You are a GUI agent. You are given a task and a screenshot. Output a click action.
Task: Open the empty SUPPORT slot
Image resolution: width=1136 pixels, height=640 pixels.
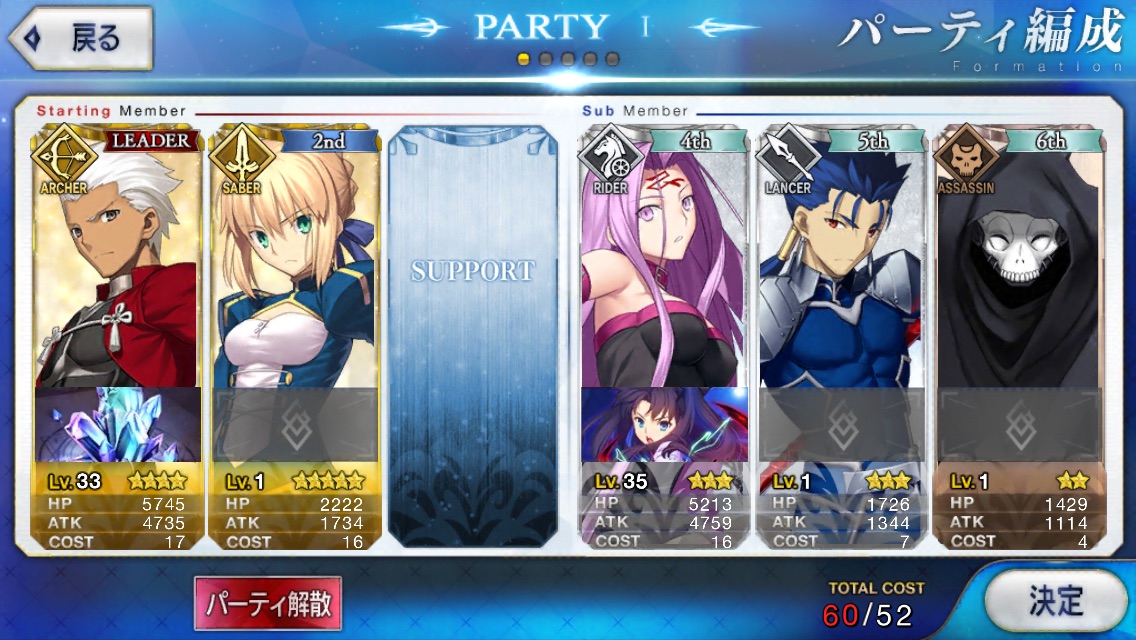472,335
